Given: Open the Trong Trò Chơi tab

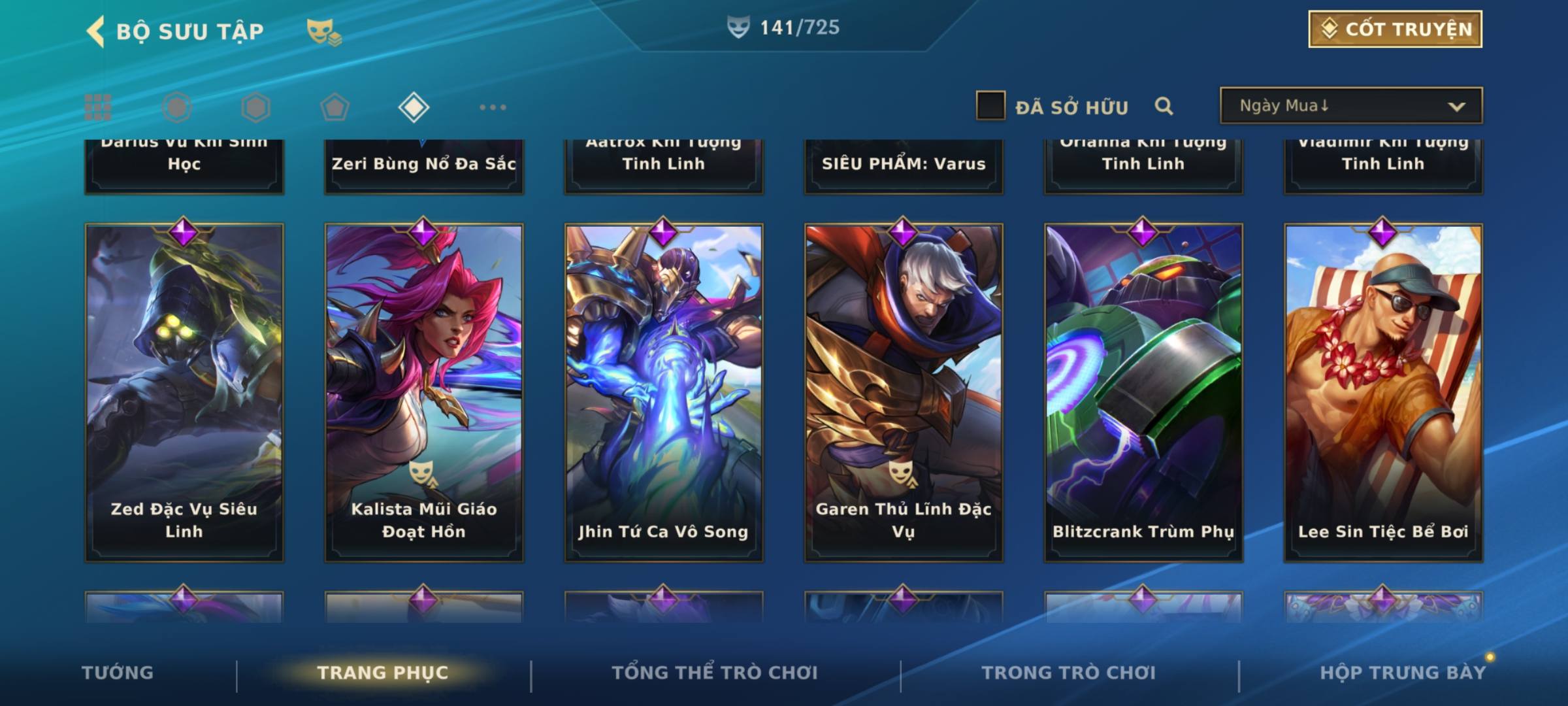Looking at the screenshot, I should pos(1068,673).
